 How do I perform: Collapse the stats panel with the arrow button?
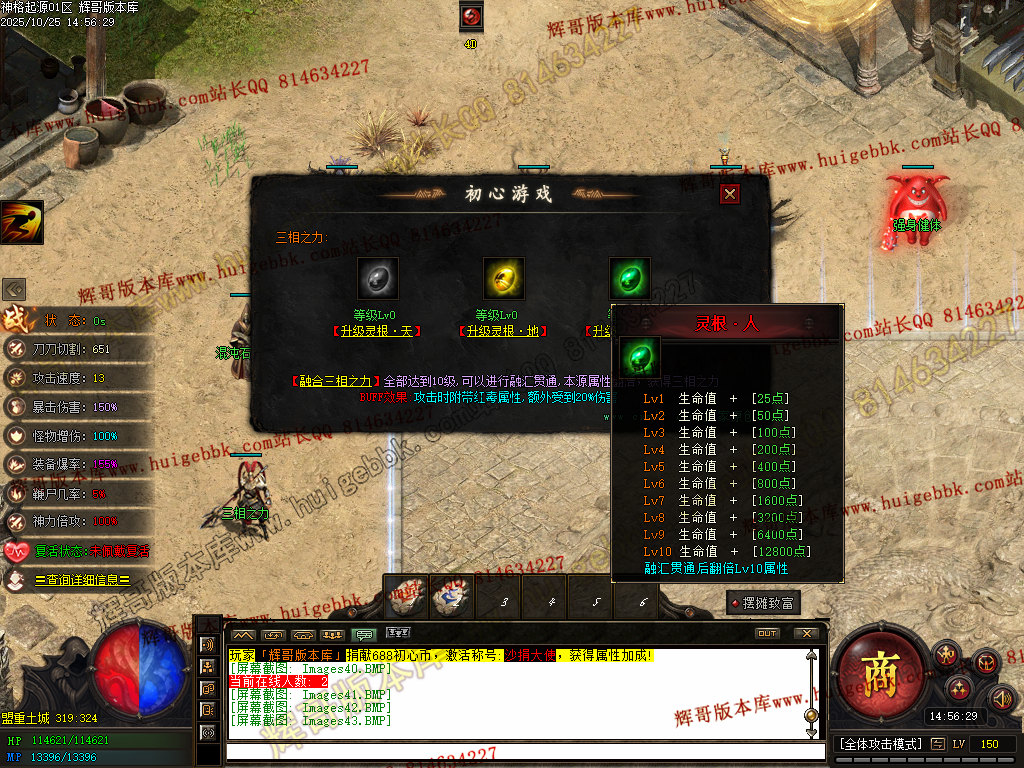[x=14, y=289]
